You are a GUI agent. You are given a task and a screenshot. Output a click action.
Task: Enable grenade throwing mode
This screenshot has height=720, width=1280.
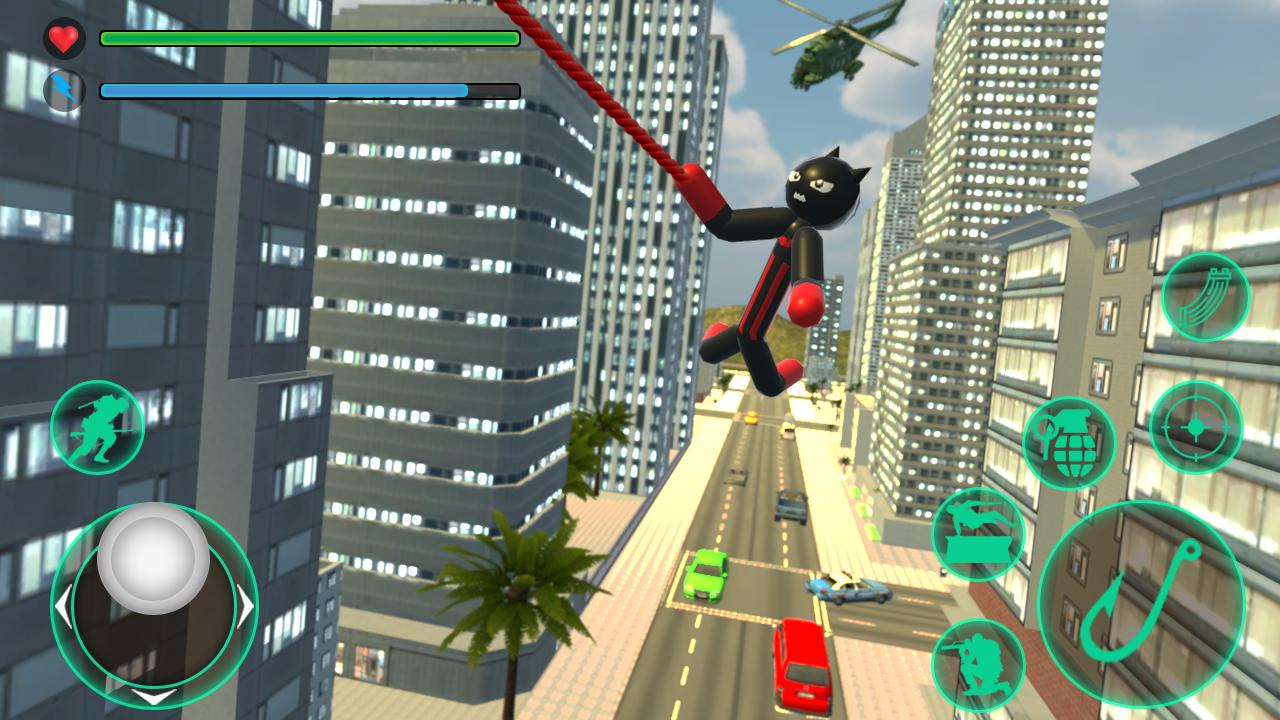[x=1070, y=441]
